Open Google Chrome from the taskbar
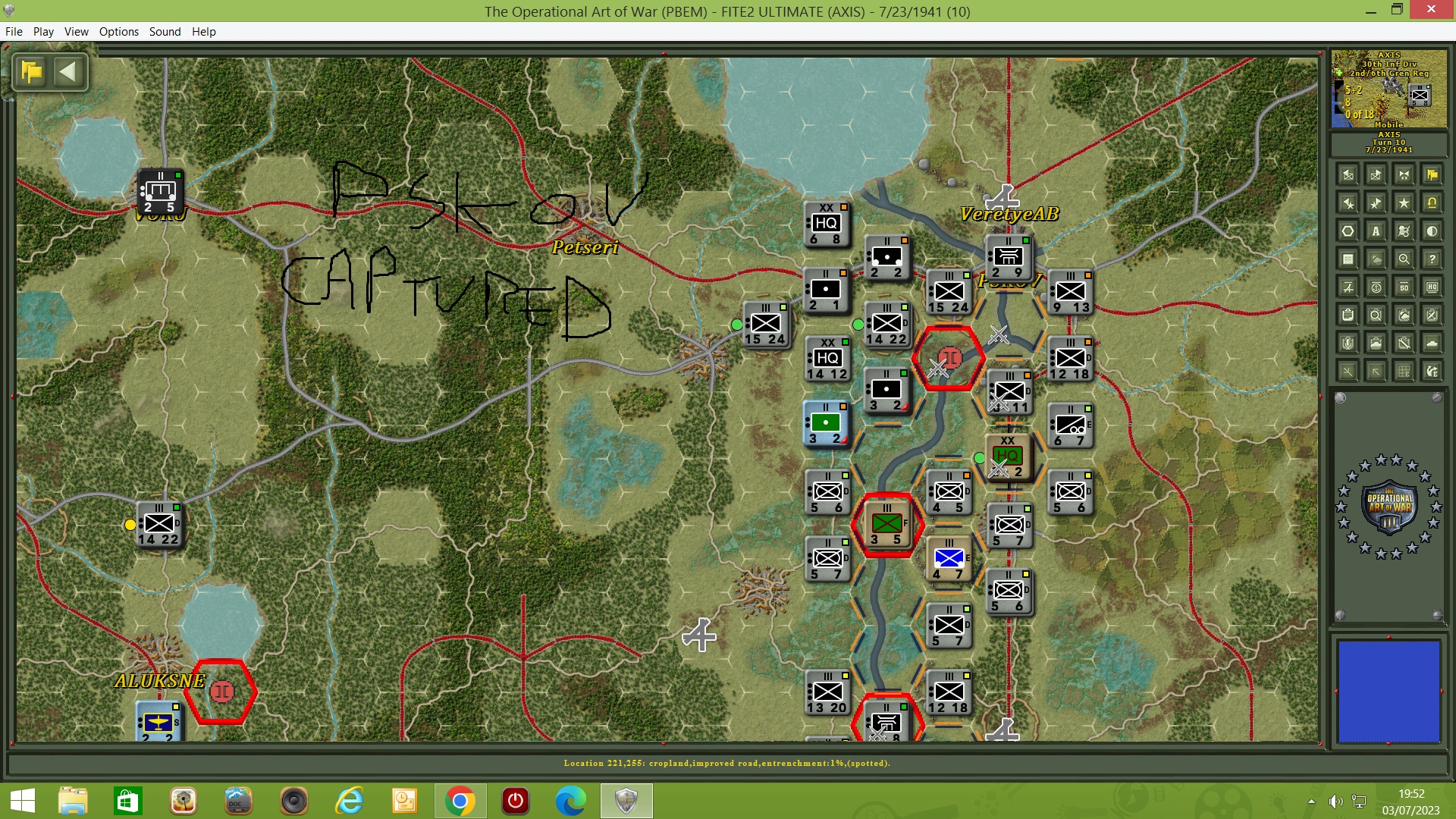1456x819 pixels. pos(459,801)
